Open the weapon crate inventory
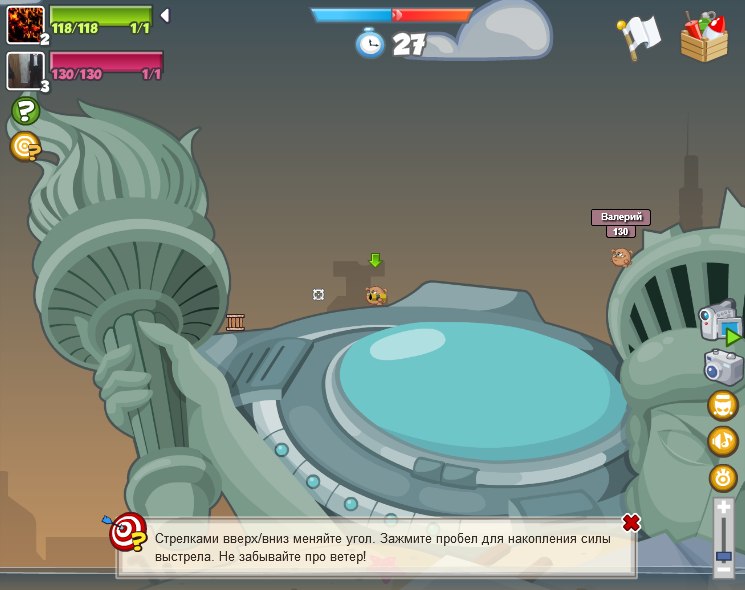Screen dimensions: 745x590 pos(704,37)
